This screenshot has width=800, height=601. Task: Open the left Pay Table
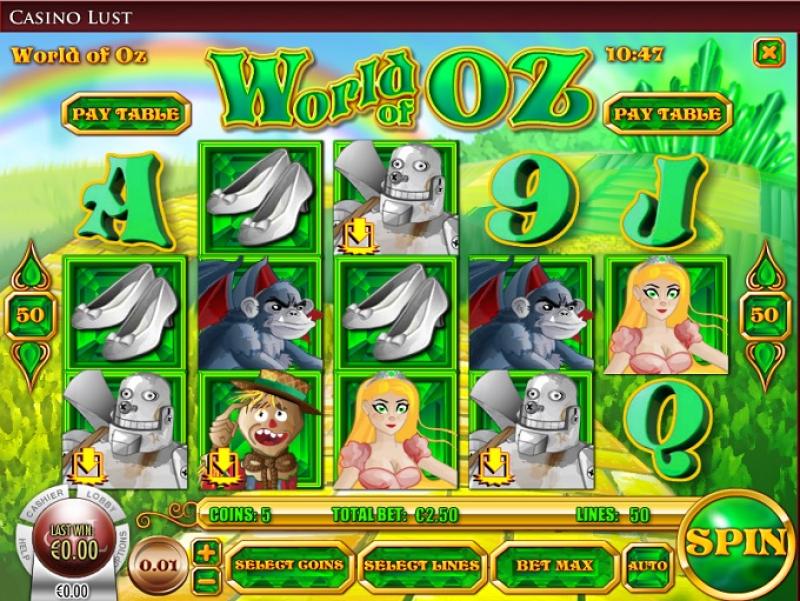[x=126, y=114]
